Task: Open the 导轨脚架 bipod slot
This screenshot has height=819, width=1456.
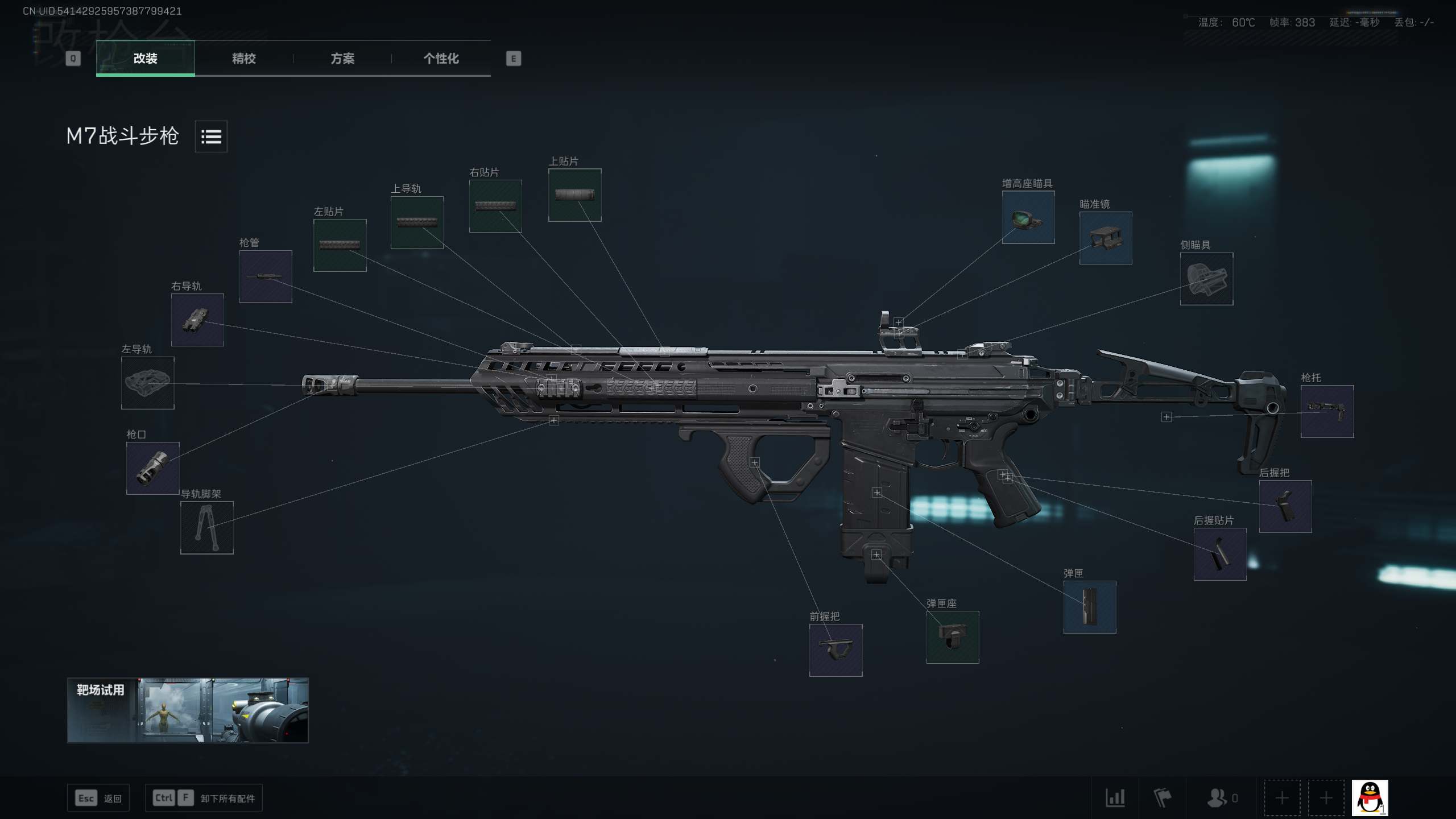Action: (x=206, y=528)
